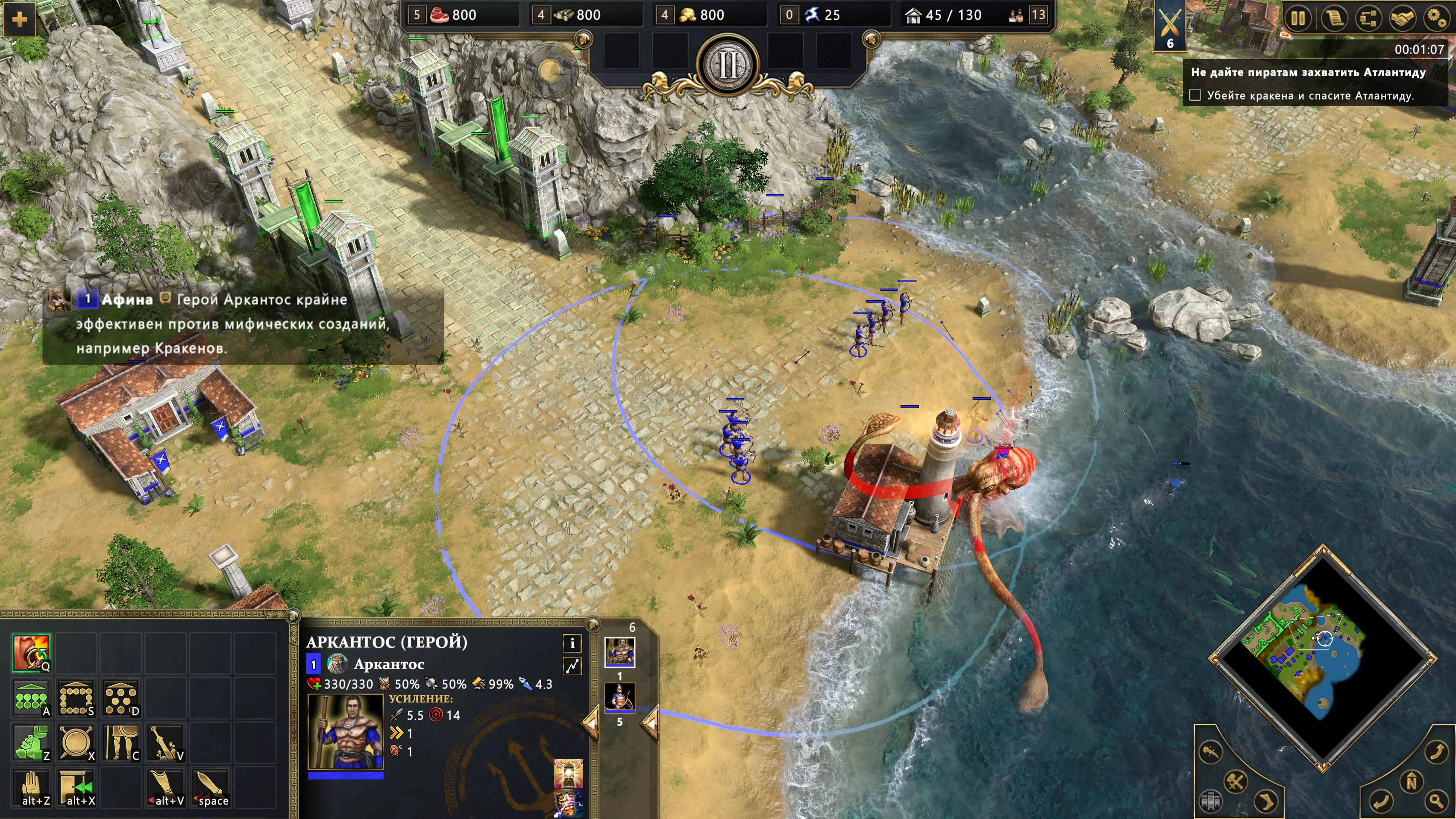Open the tech tree diagram button
Screen dimensions: 1456x819
click(1368, 19)
